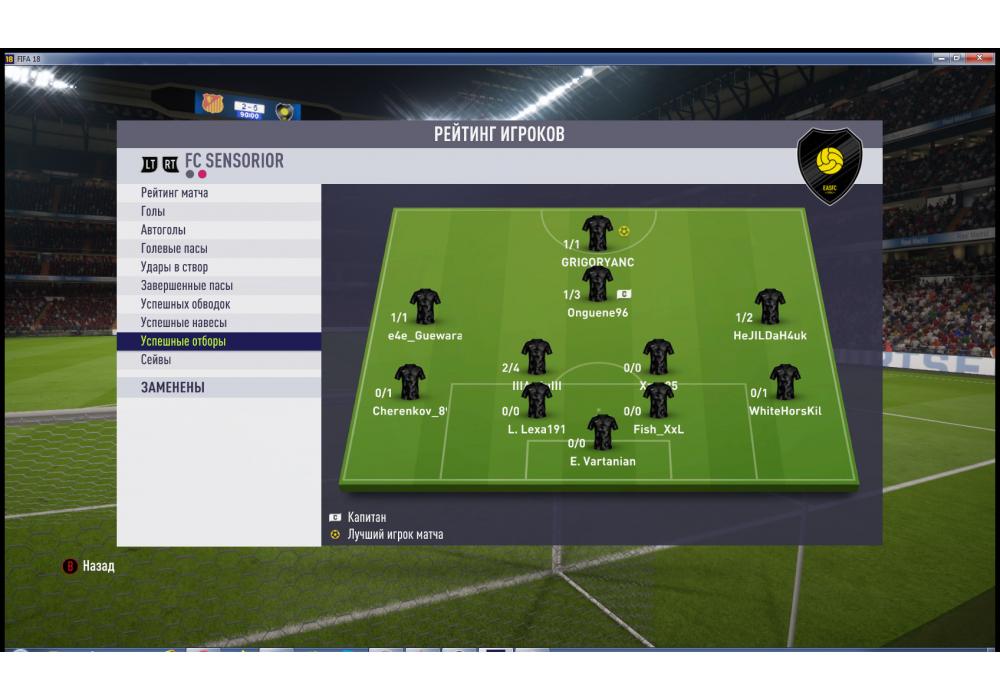Switch to Завершенные пасы stats
Image resolution: width=1000 pixels, height=700 pixels.
(187, 286)
